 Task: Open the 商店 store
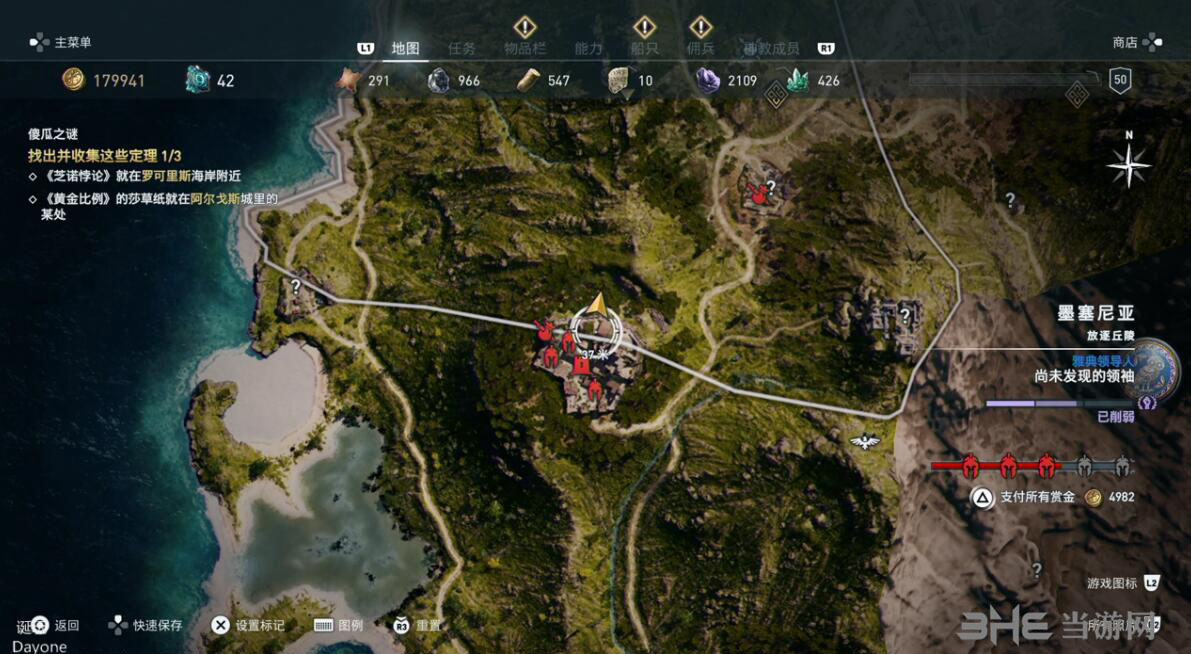(x=1126, y=42)
